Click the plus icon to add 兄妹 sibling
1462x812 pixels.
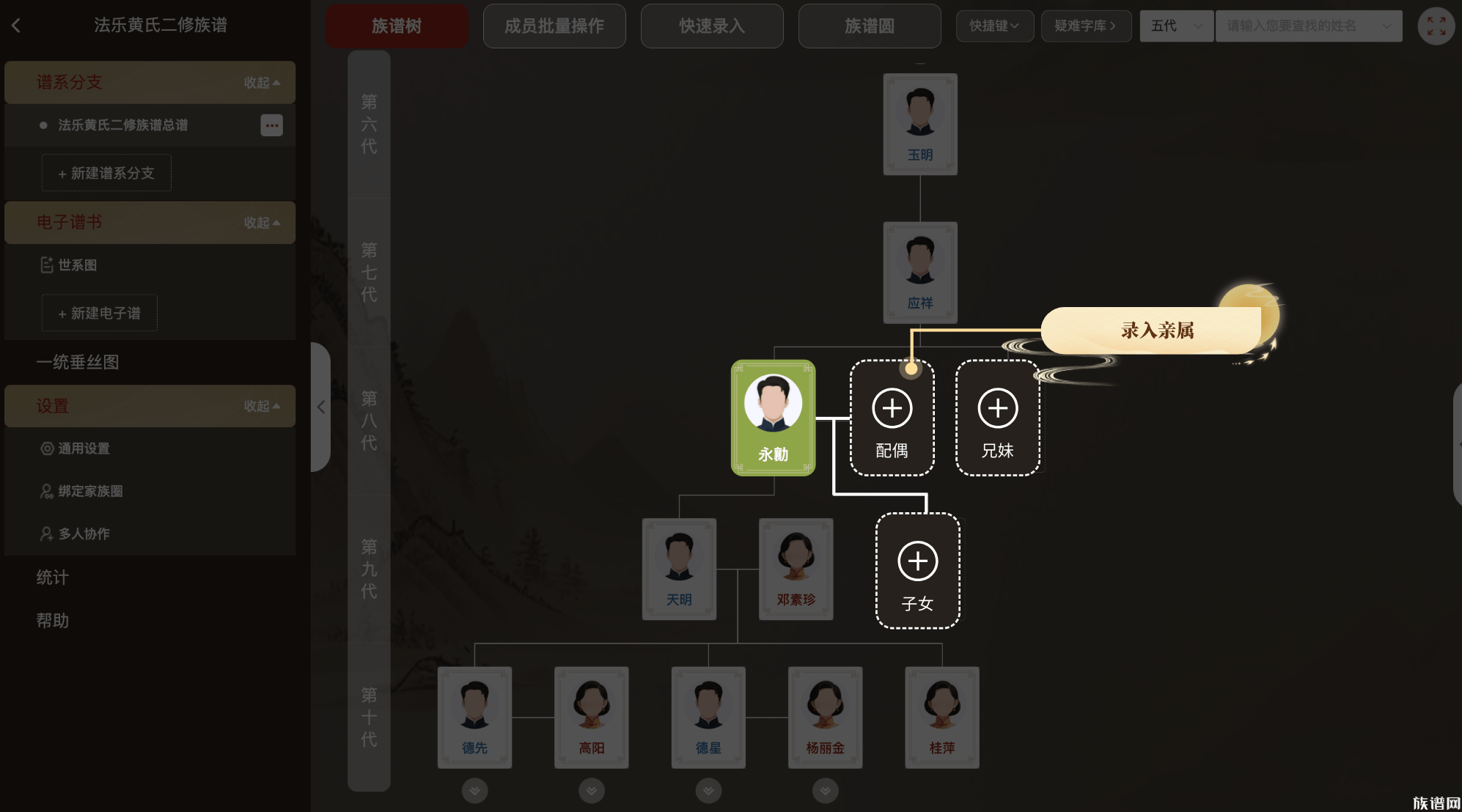(x=998, y=409)
